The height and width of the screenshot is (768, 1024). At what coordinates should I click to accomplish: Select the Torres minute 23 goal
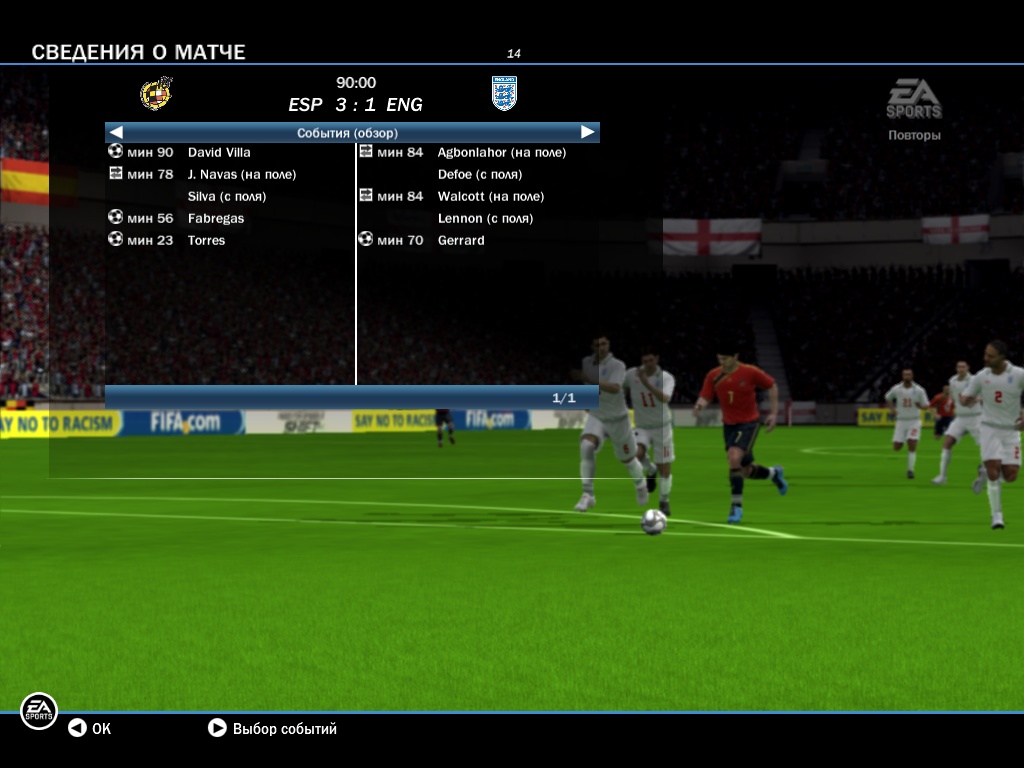click(x=206, y=240)
